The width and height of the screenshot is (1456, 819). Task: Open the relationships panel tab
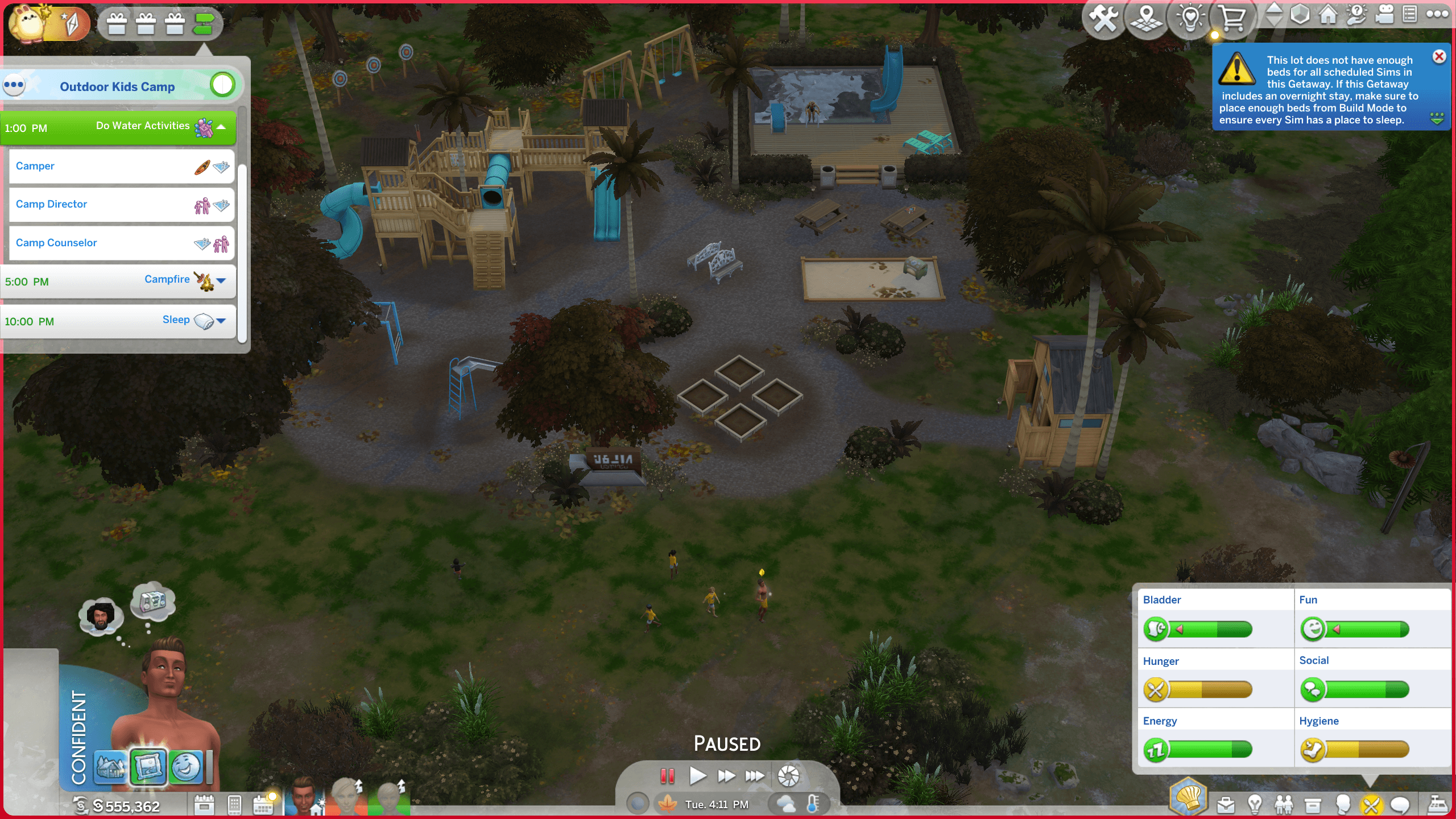click(1283, 805)
